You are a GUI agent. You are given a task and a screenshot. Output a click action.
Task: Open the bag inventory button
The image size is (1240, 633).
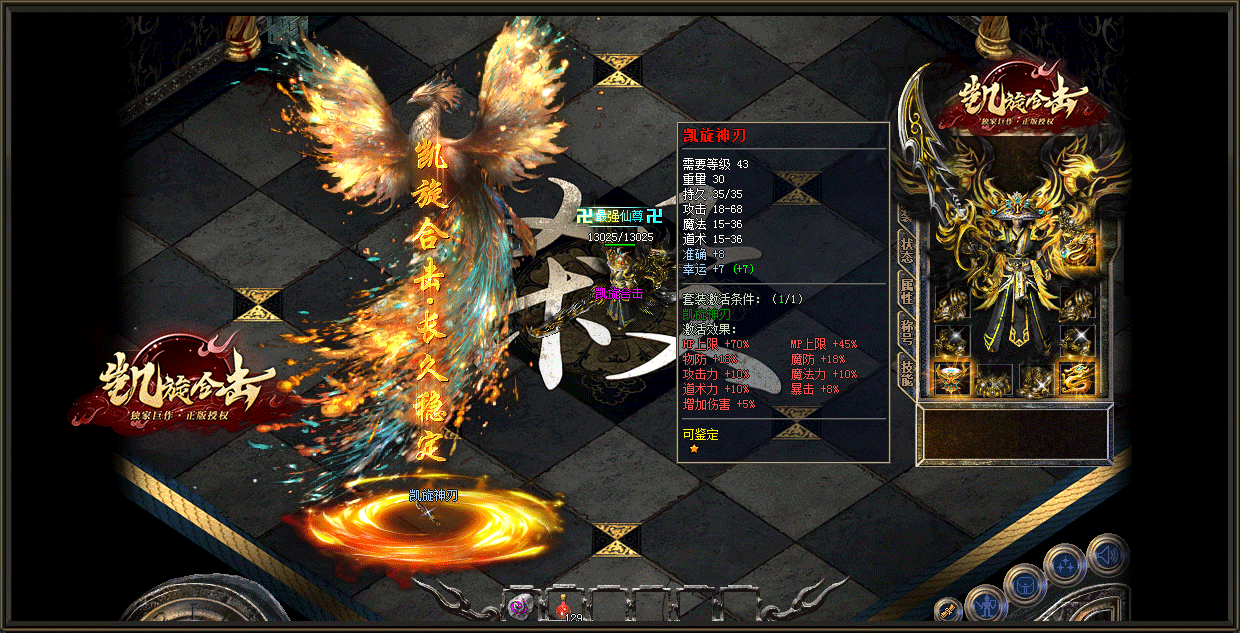[x=1024, y=584]
